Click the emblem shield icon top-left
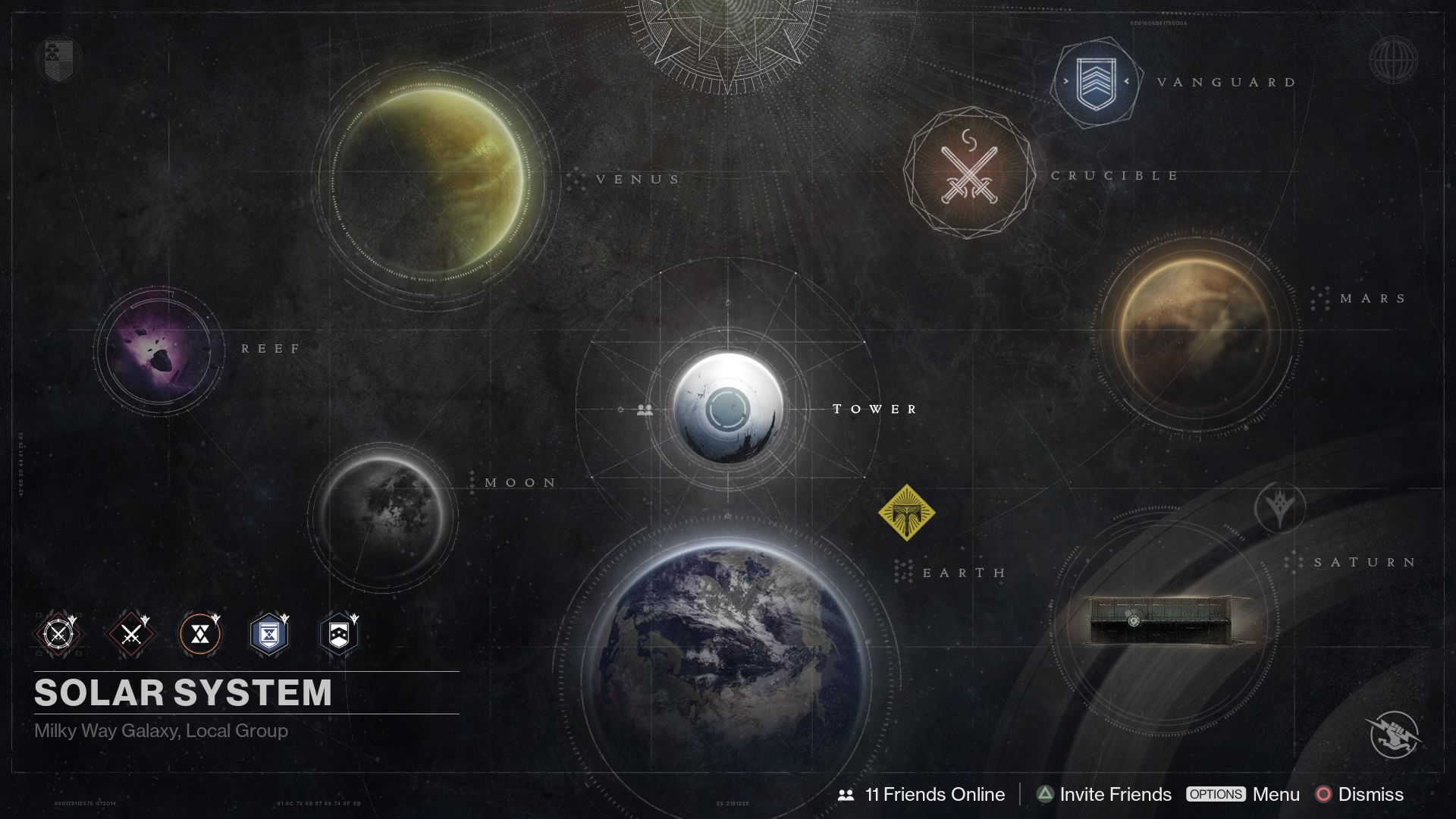This screenshot has height=819, width=1456. [58, 59]
